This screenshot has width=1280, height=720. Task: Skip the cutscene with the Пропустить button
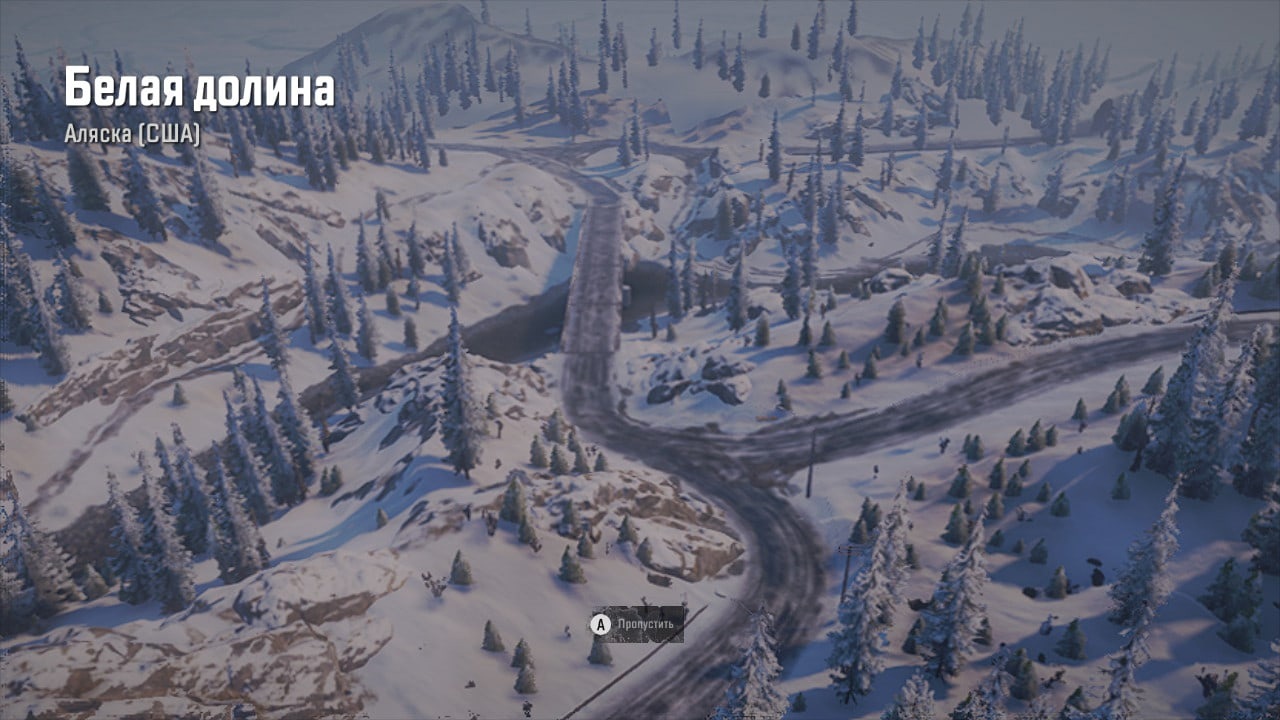point(638,624)
